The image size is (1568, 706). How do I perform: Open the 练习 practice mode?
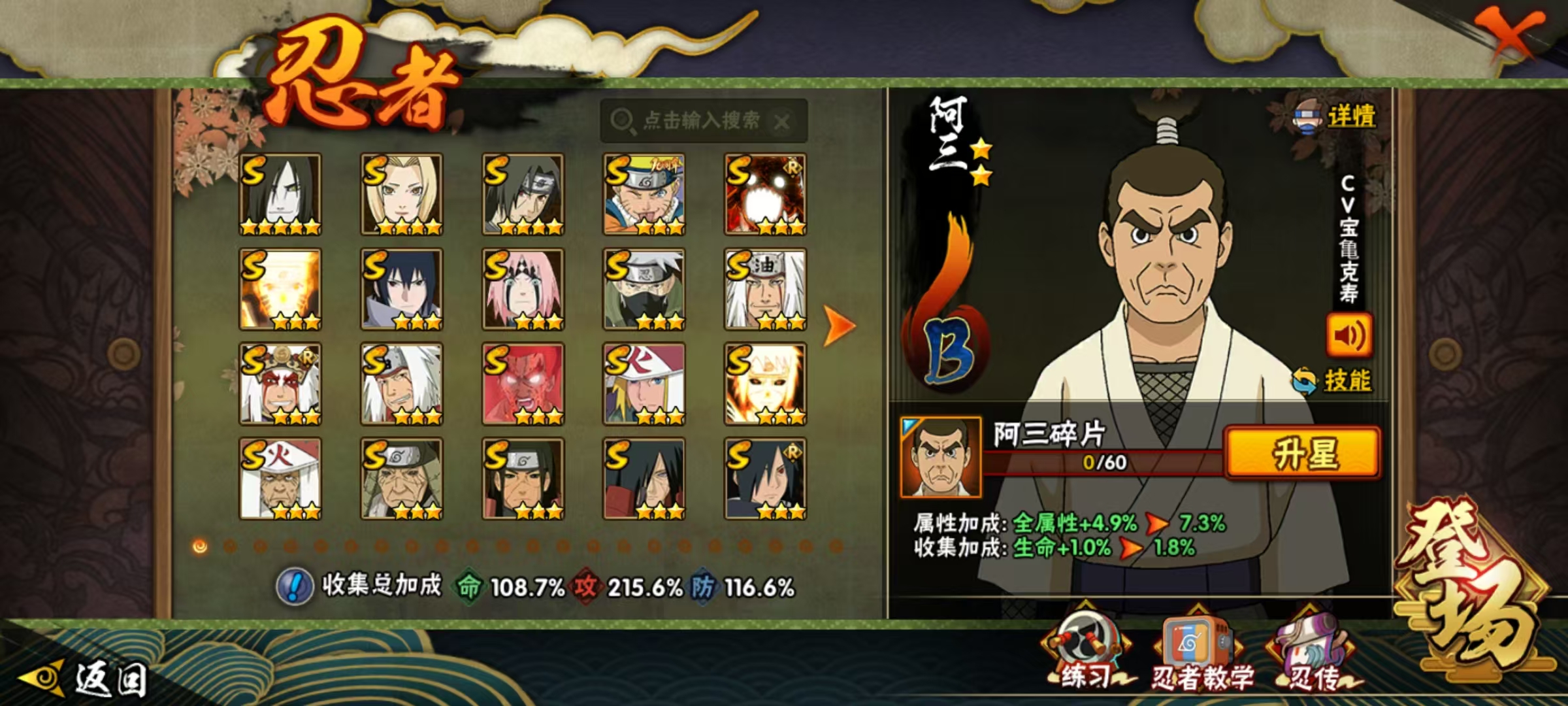click(1086, 650)
